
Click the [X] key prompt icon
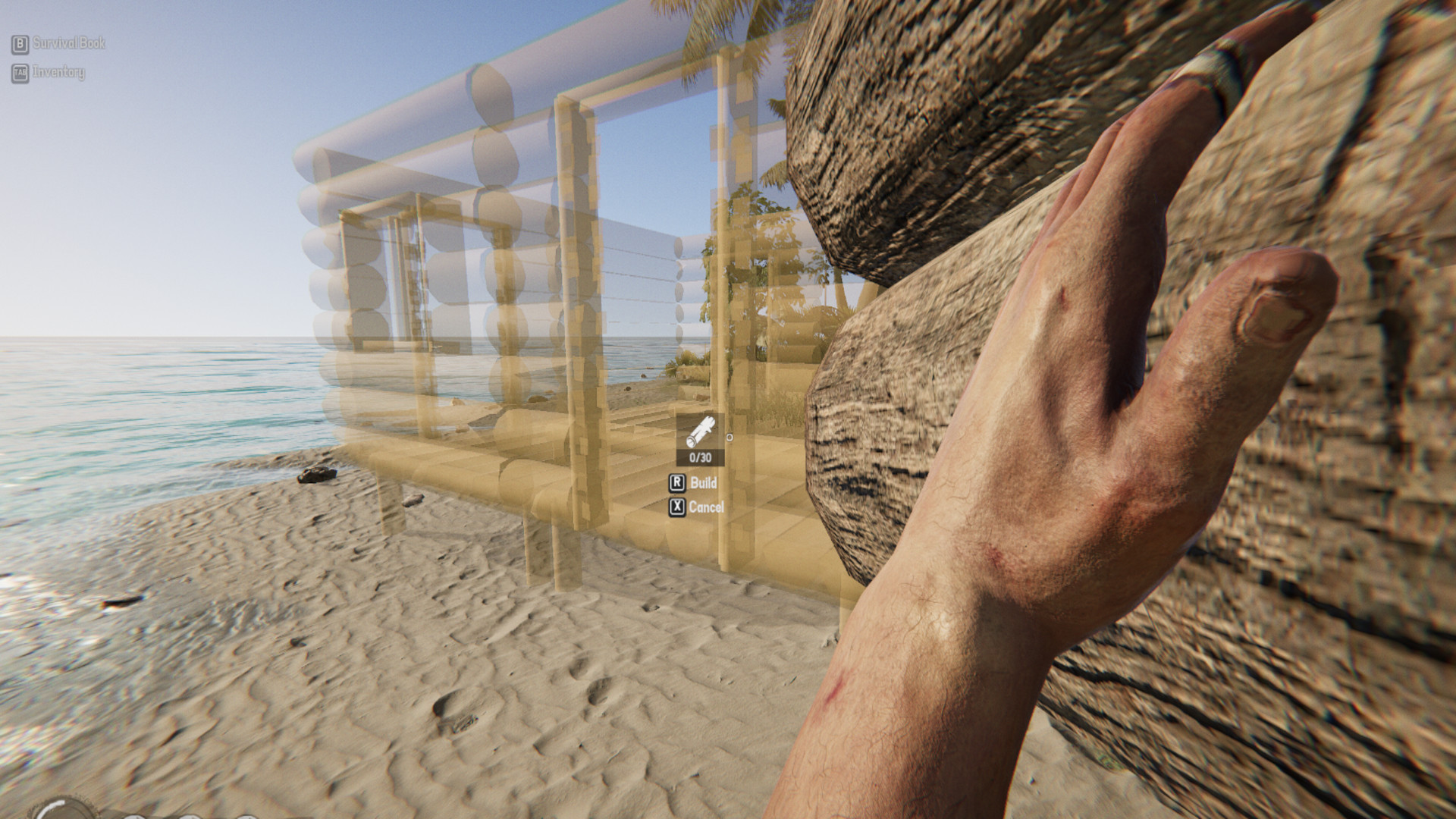[x=677, y=507]
